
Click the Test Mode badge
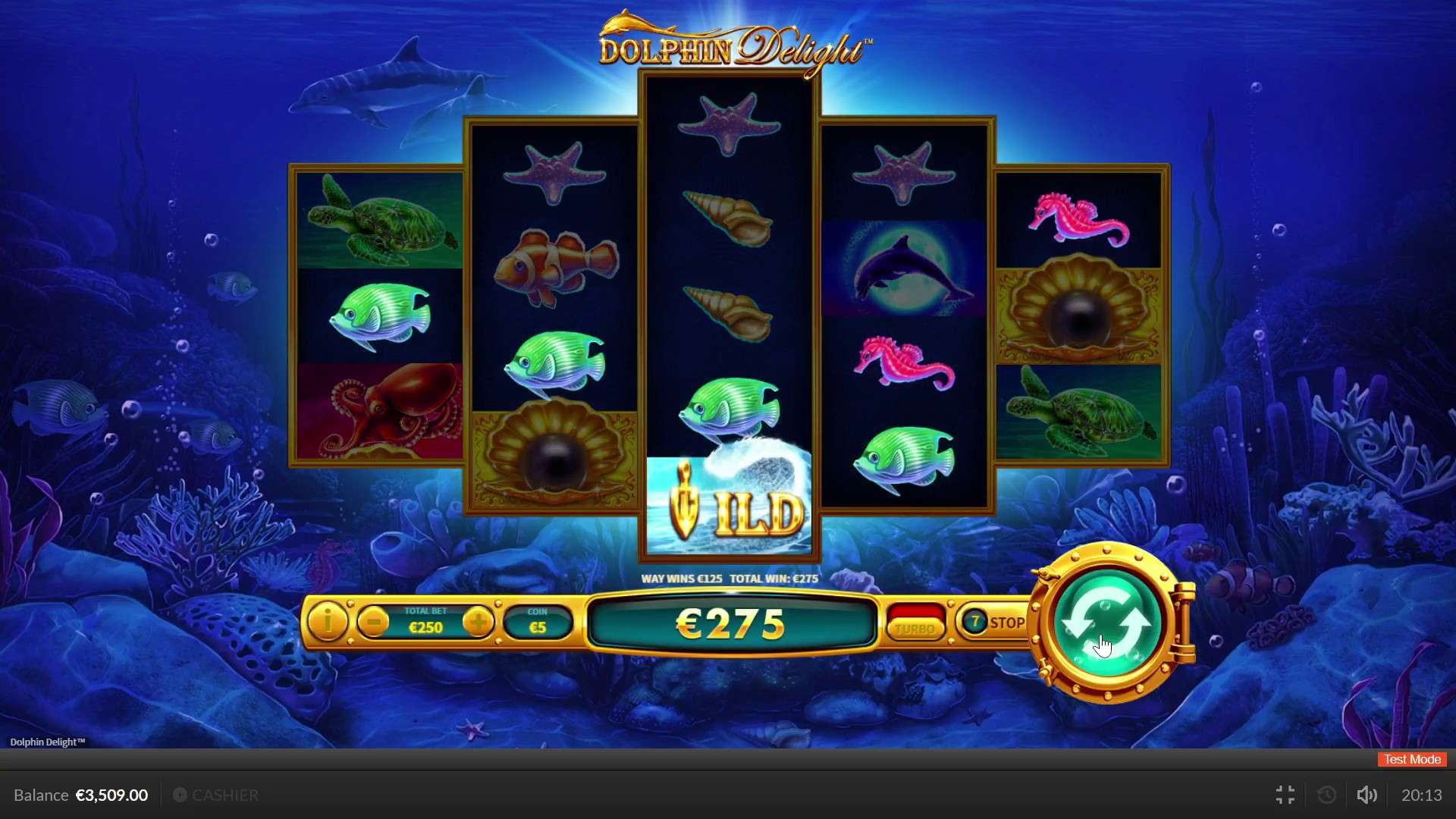coord(1410,759)
